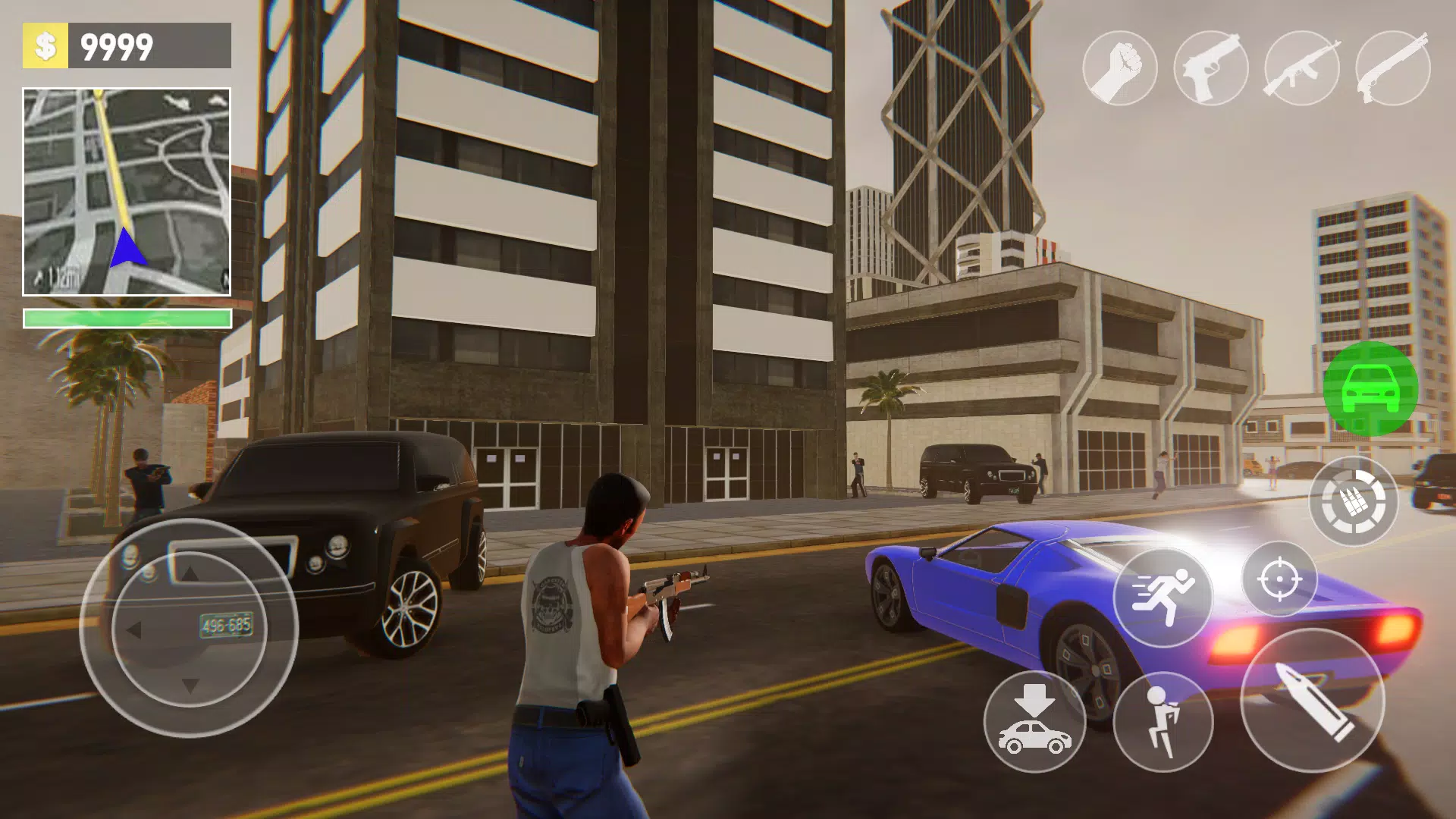Reload with the ammo magazine button
This screenshot has height=819, width=1456.
pos(1354,501)
